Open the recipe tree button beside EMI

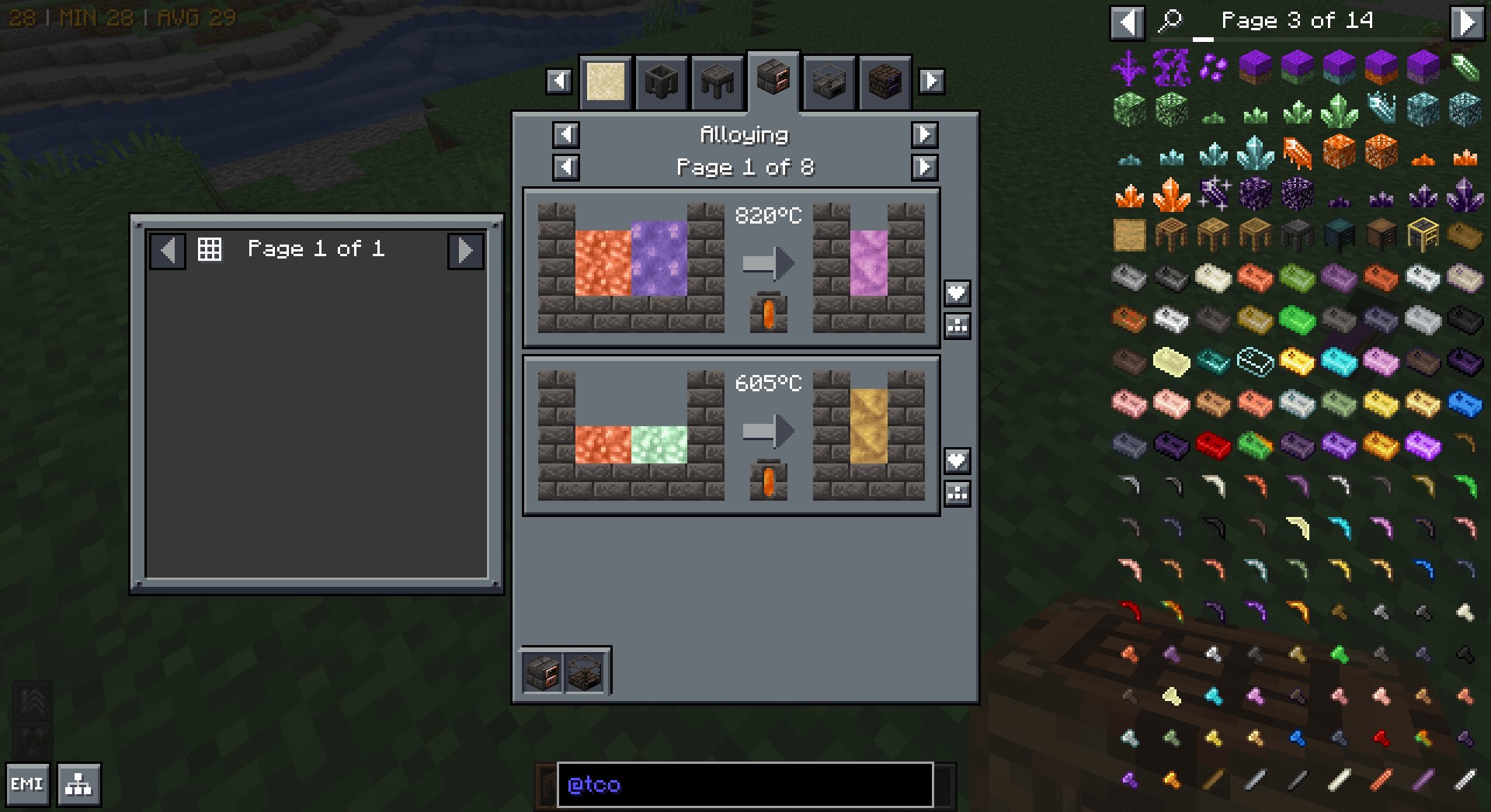78,784
